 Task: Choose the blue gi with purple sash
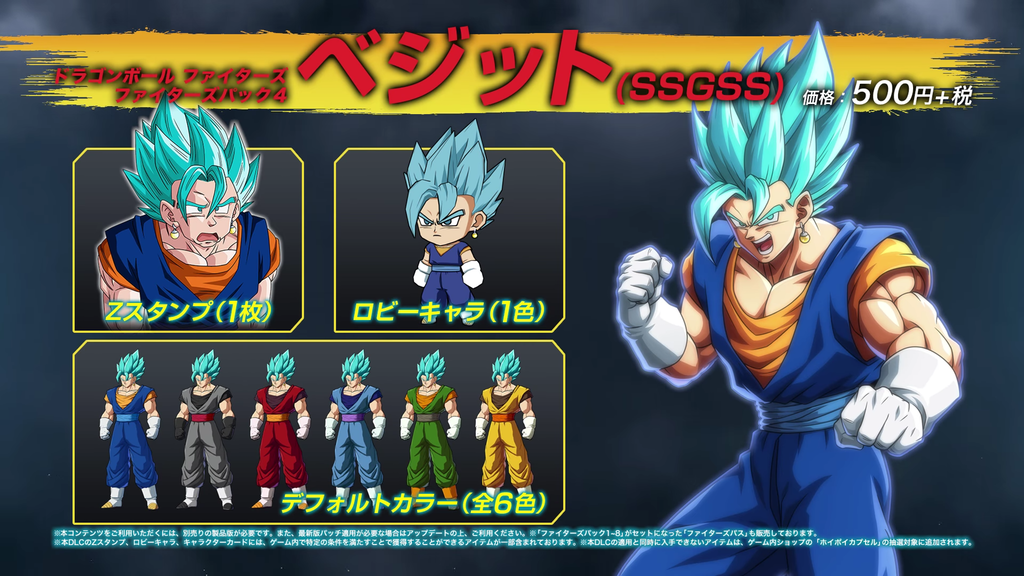tap(355, 430)
